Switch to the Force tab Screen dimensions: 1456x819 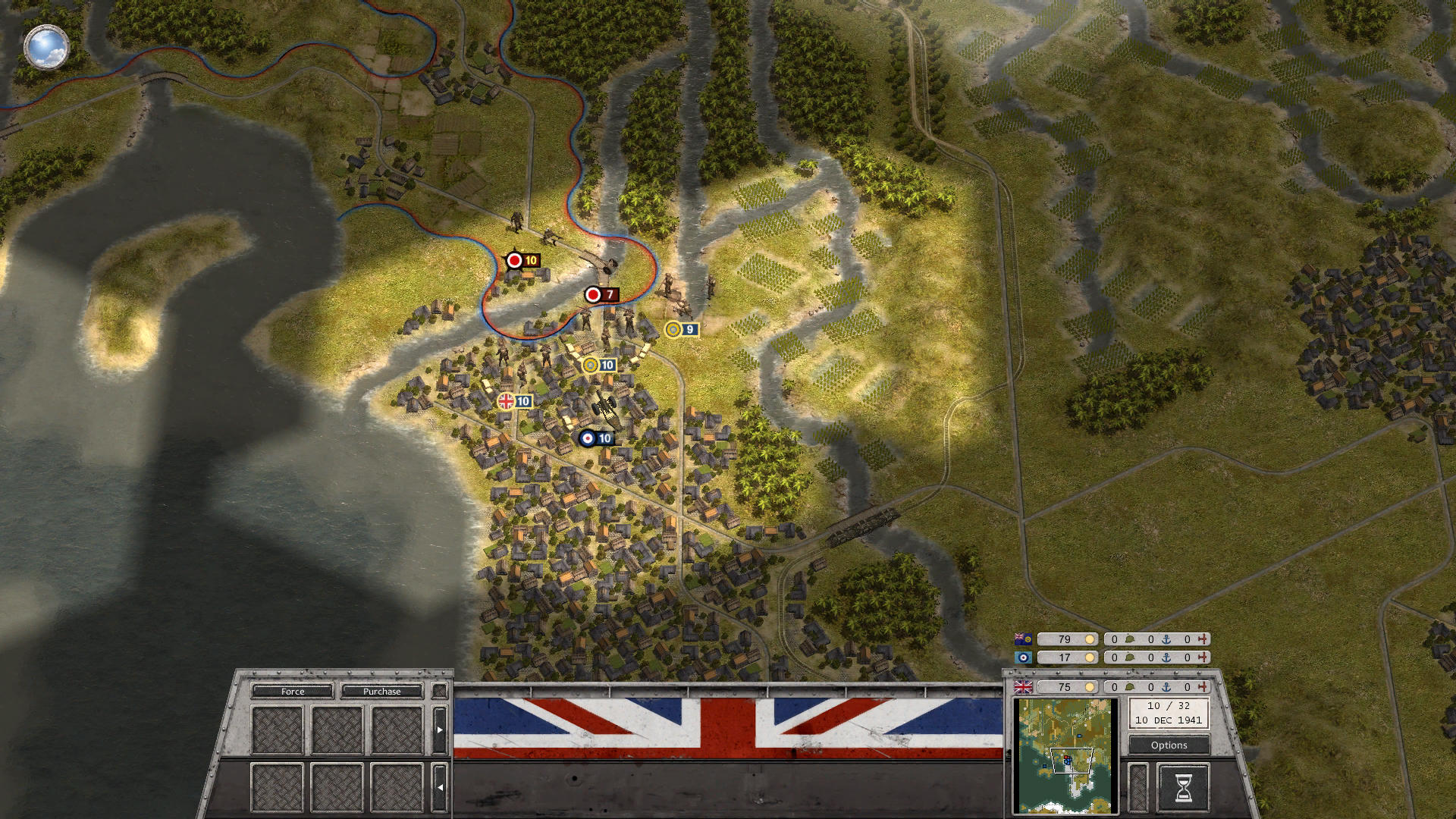coord(293,692)
